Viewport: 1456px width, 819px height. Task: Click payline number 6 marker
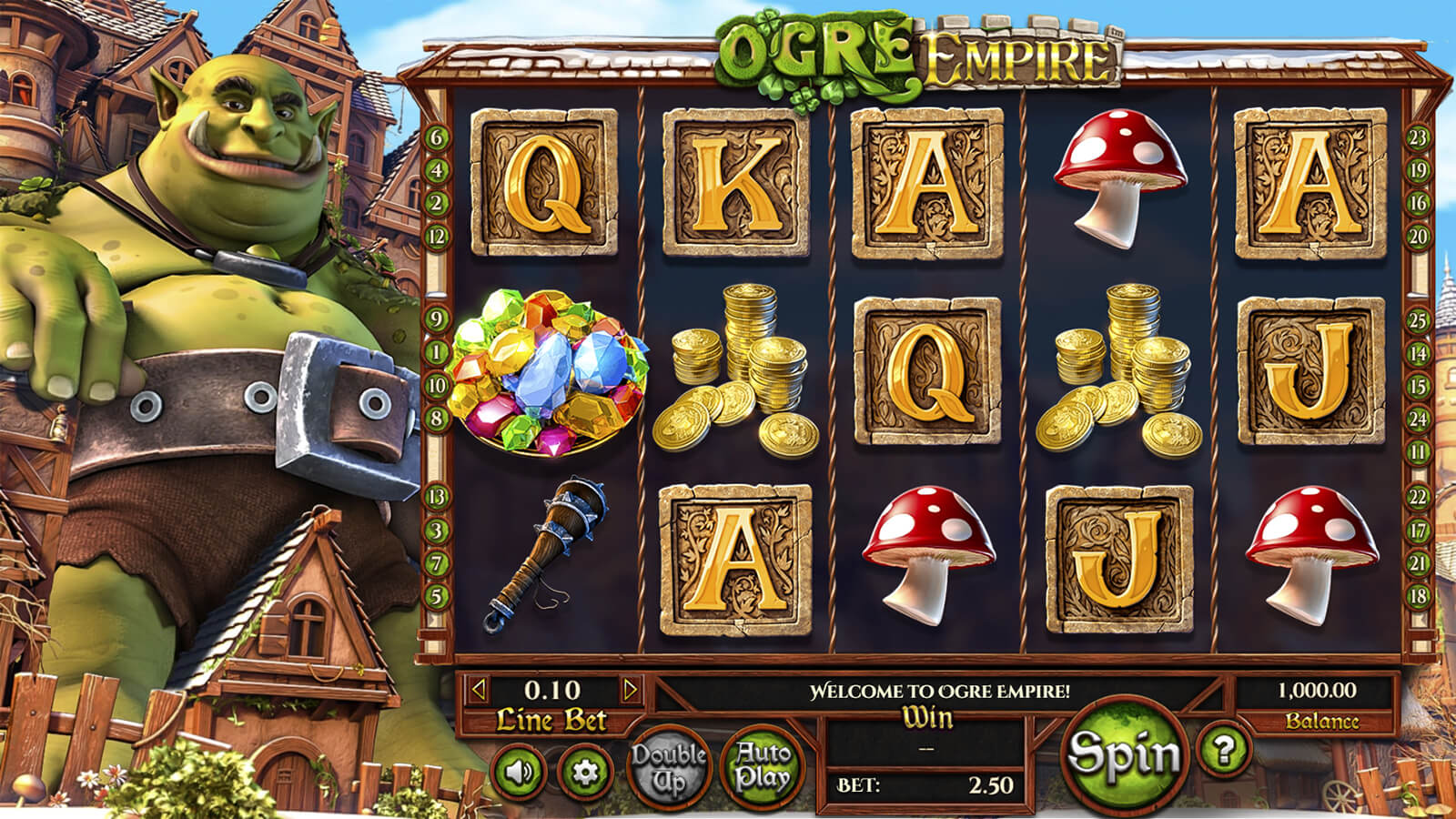pos(437,137)
